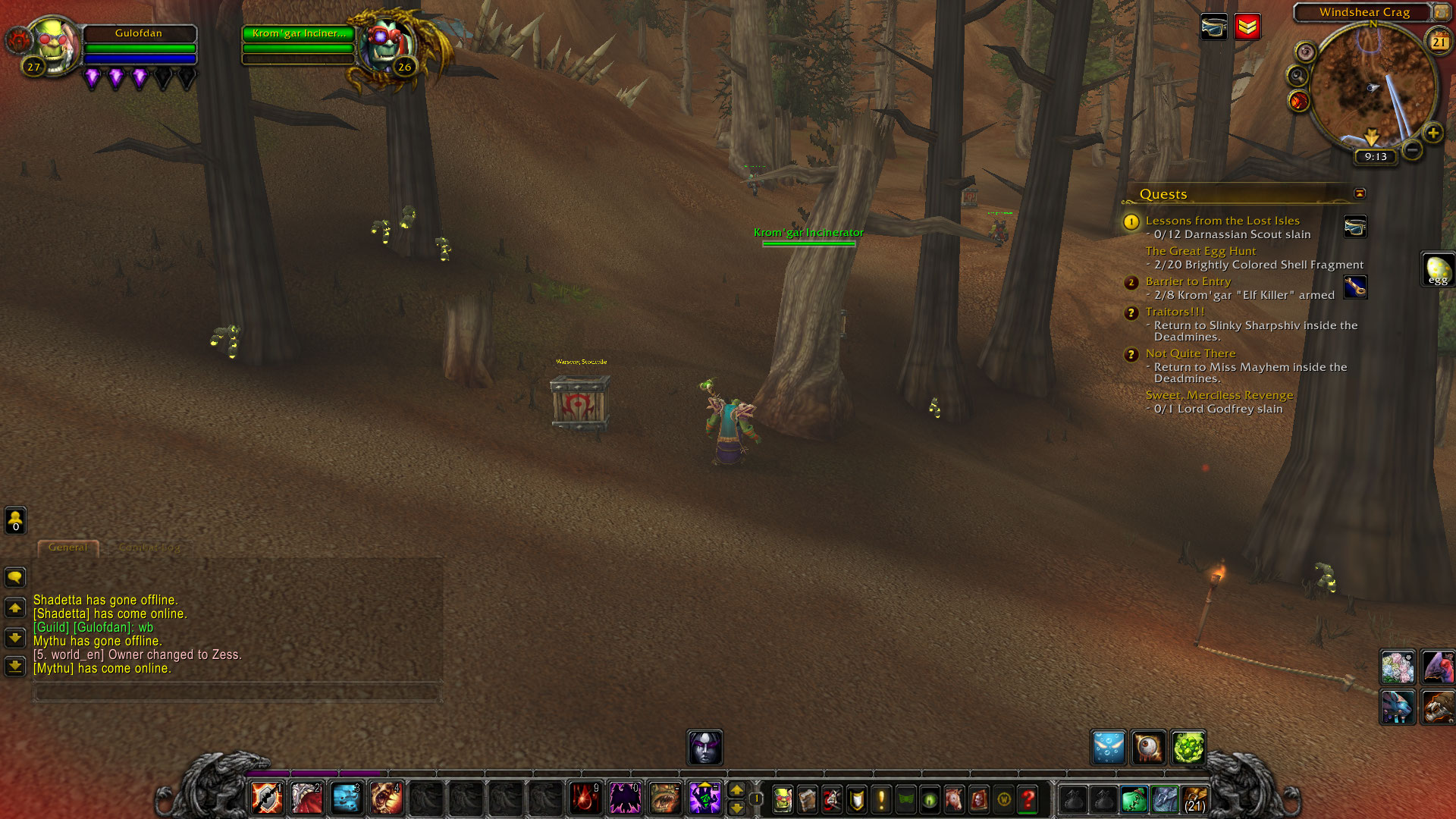Screen dimensions: 1456x819
Task: Zoom in the minimap with the plus button
Action: pos(1432,133)
